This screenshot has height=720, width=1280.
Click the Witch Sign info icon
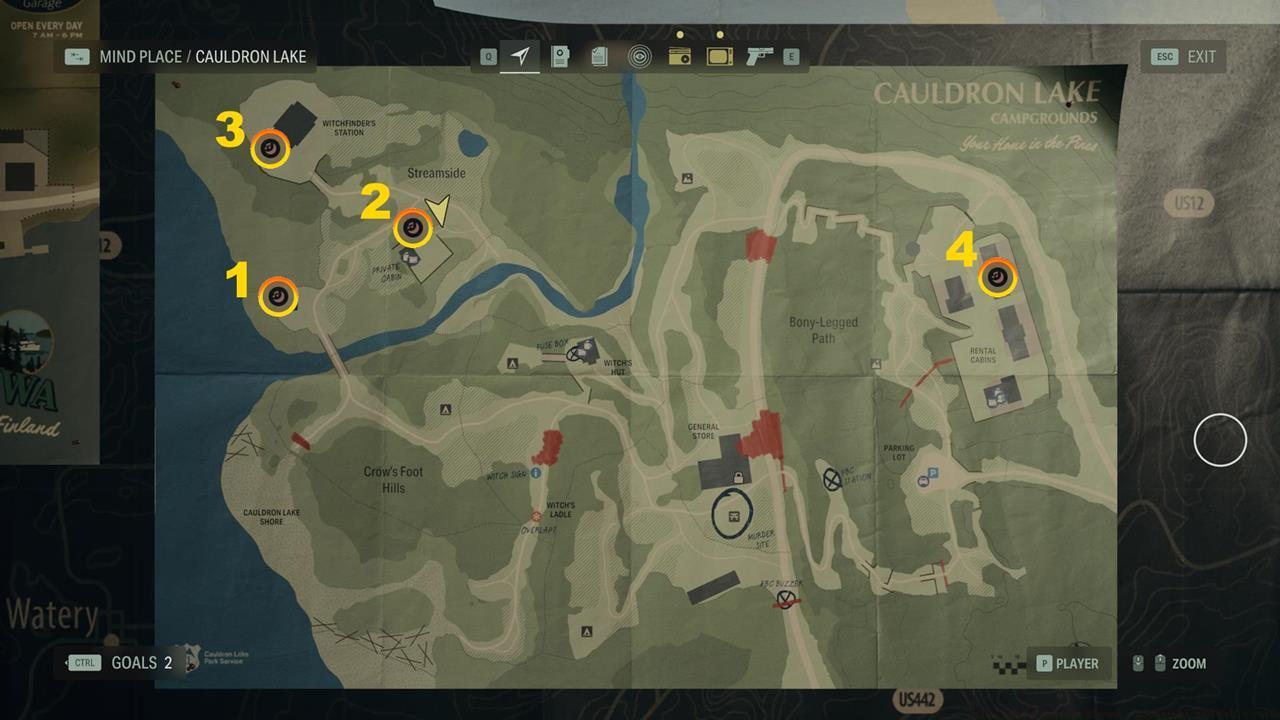(x=535, y=473)
